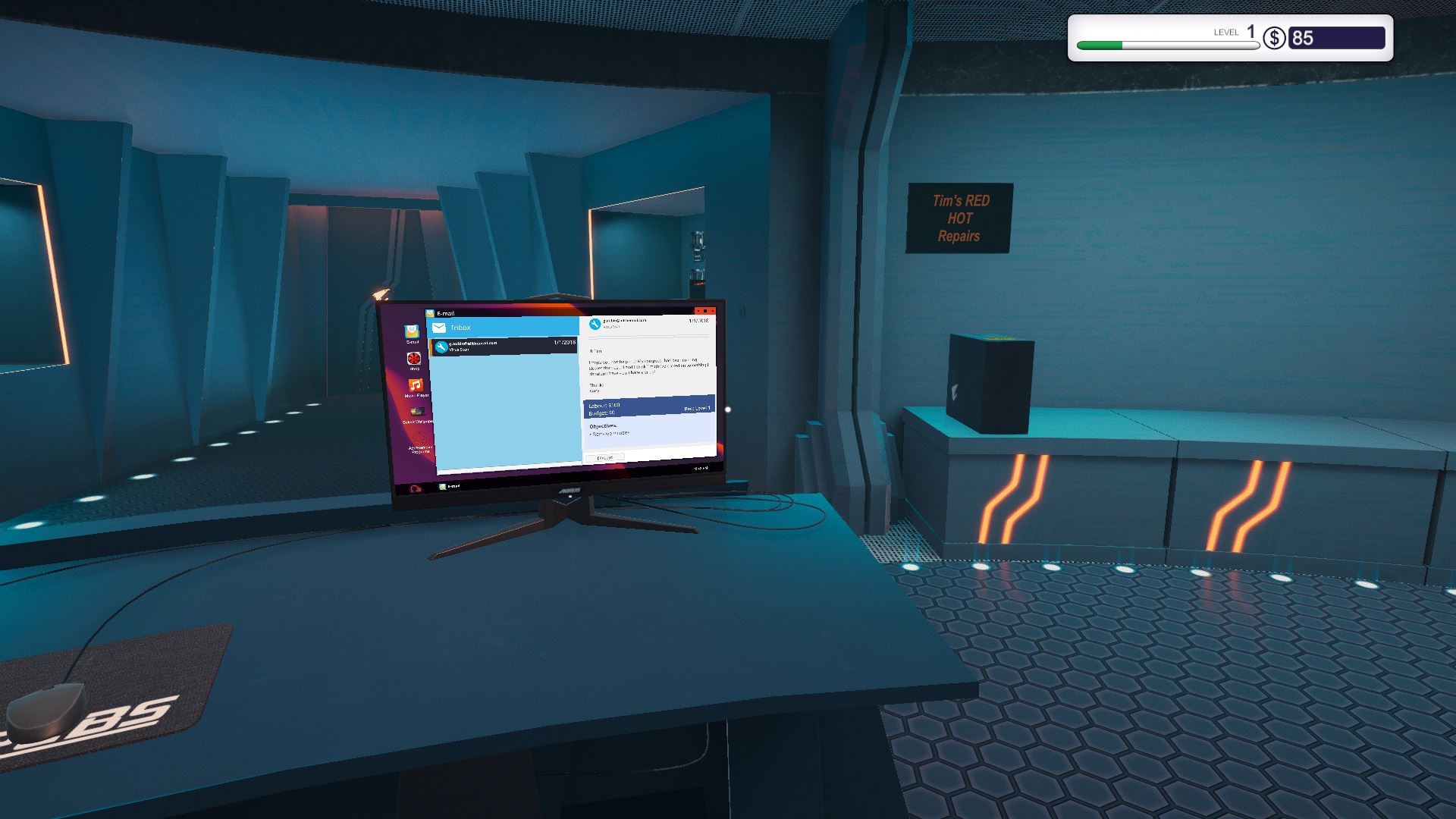
Task: Click the envelope icon next to Inbox
Action: point(438,327)
